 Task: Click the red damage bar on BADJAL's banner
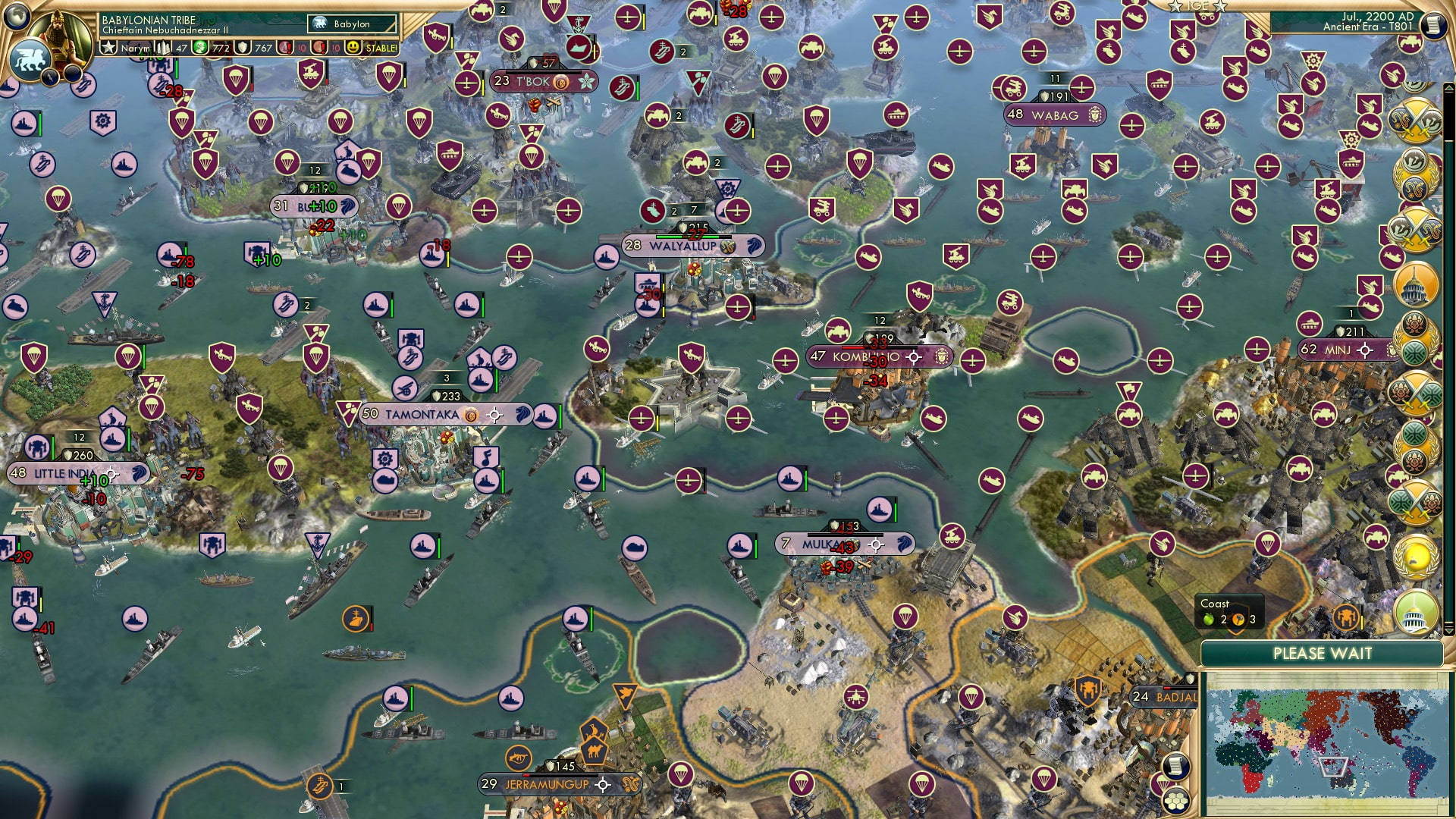[x=1167, y=687]
